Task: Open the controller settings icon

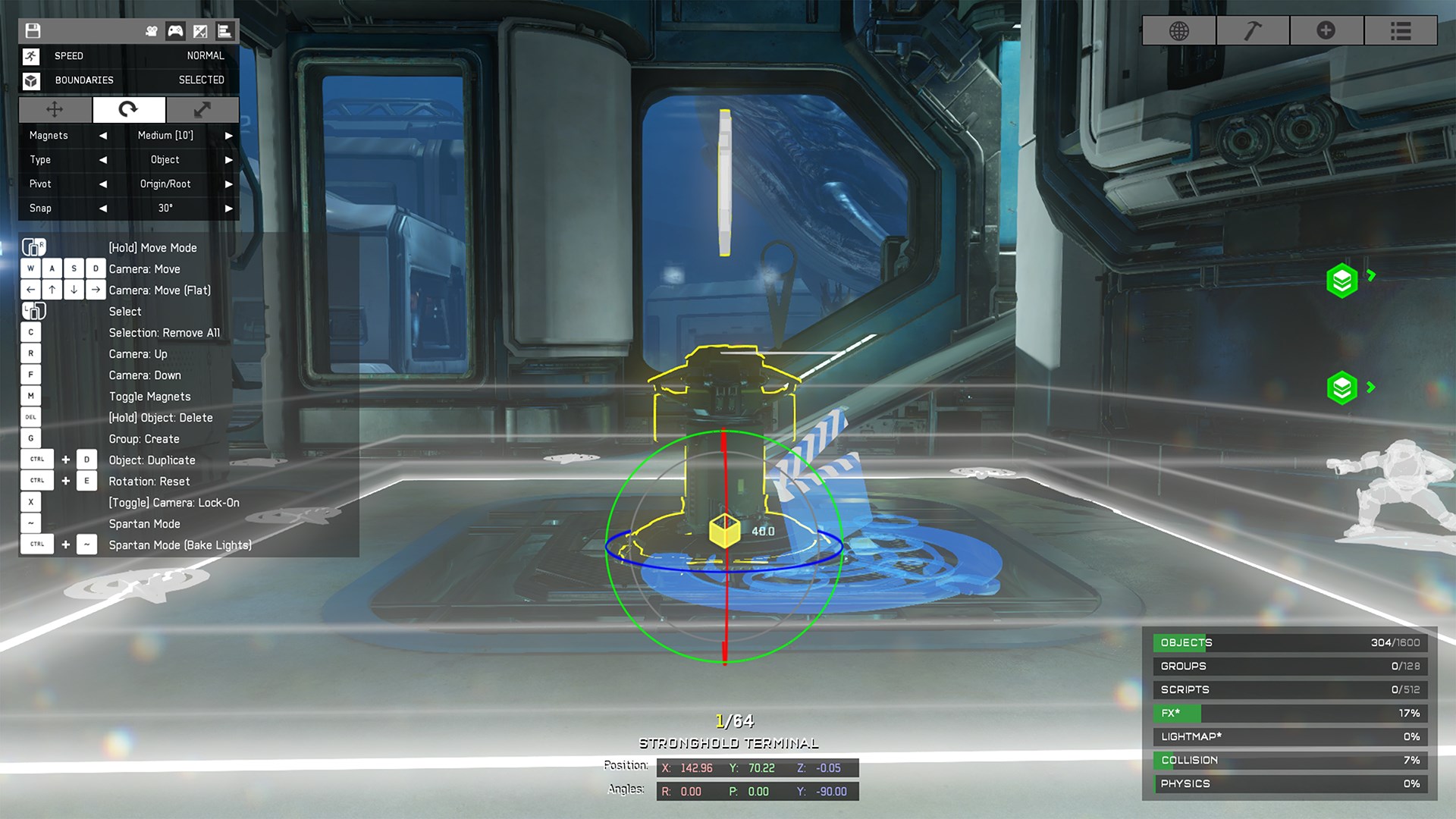Action: point(174,31)
